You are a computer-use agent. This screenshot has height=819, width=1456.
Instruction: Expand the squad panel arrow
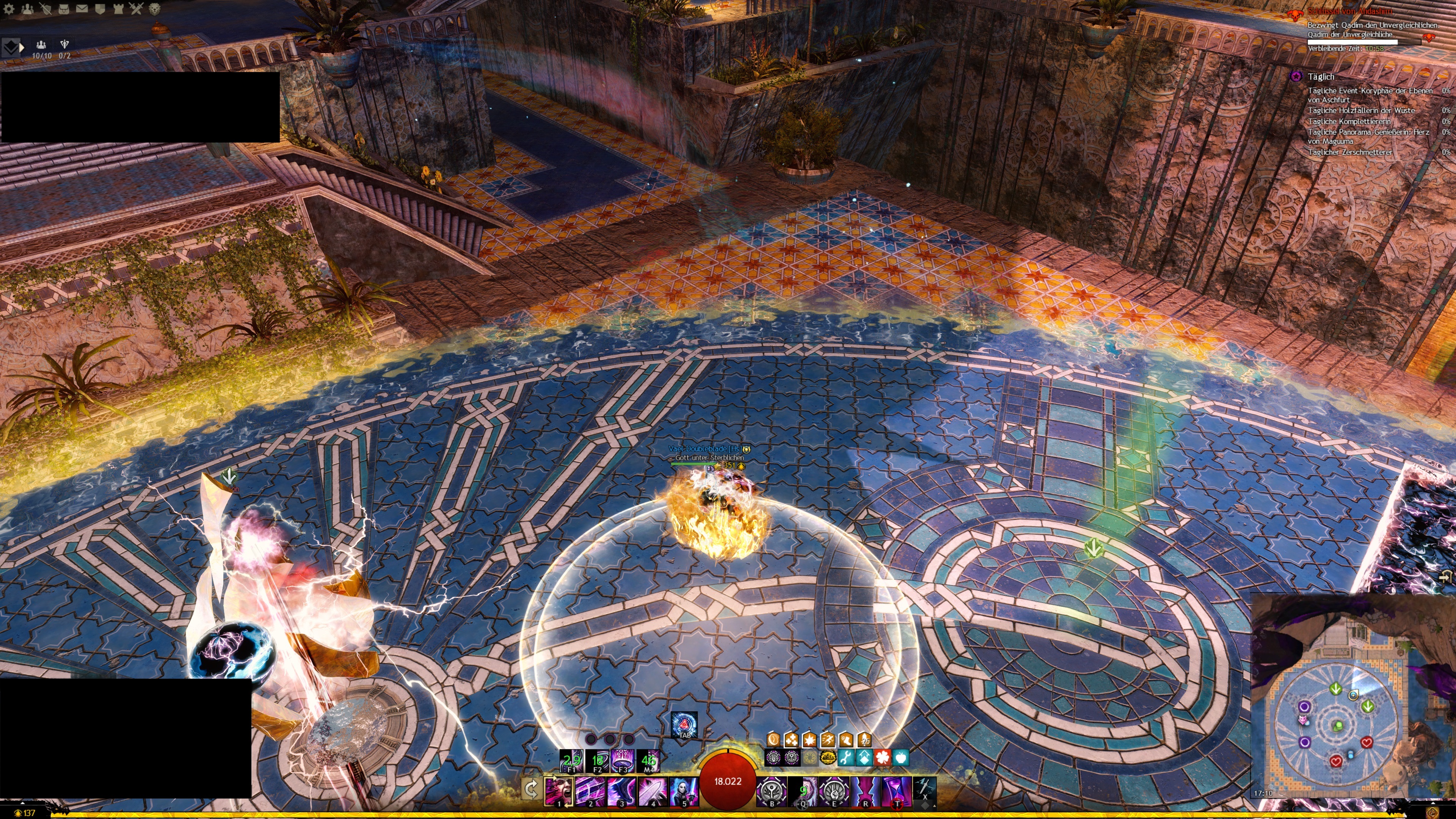[22, 47]
